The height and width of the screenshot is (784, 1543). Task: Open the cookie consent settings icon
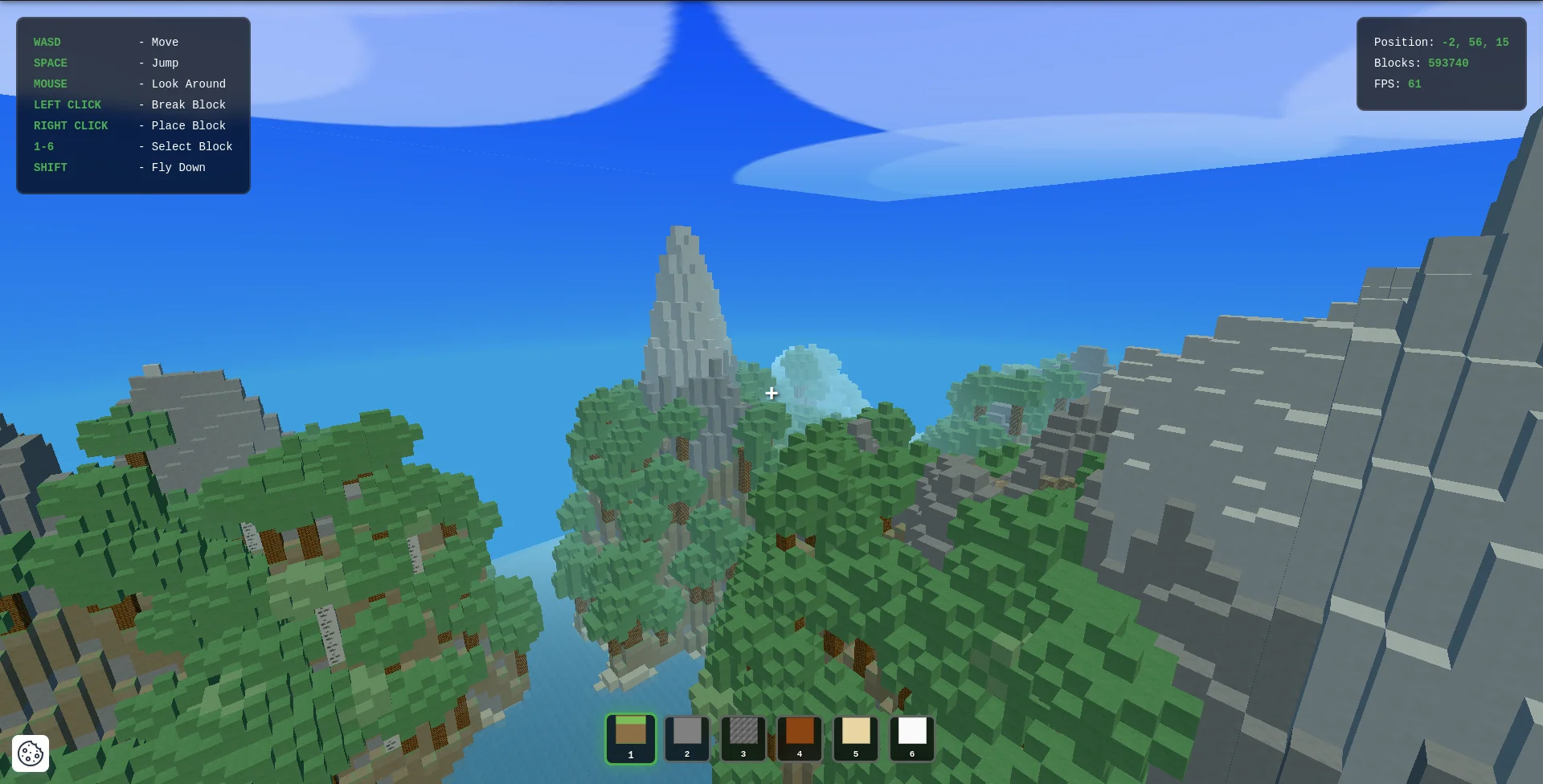[29, 753]
